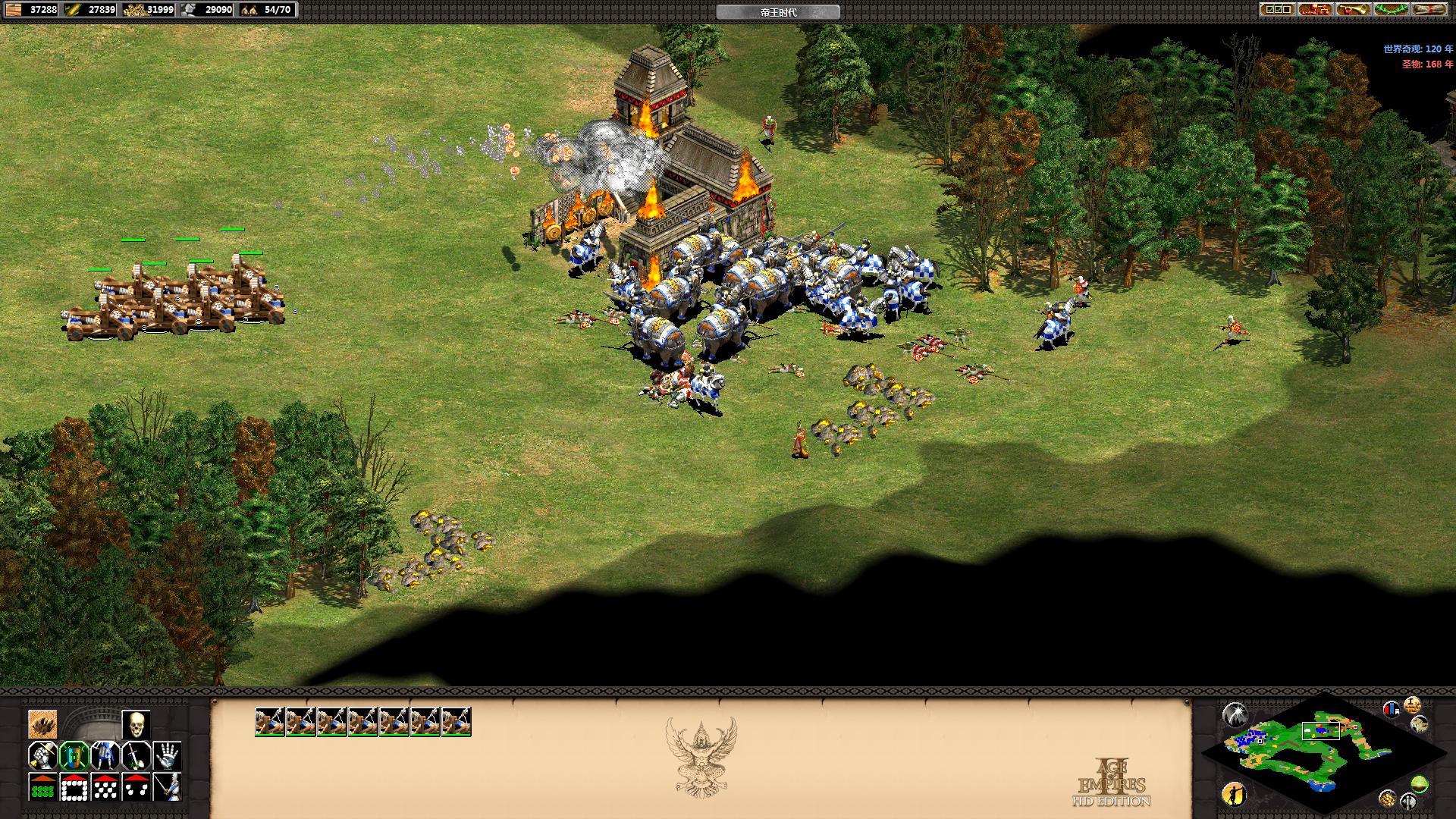Activate the starburst signal flare button
This screenshot has height=819, width=1456.
[1235, 714]
